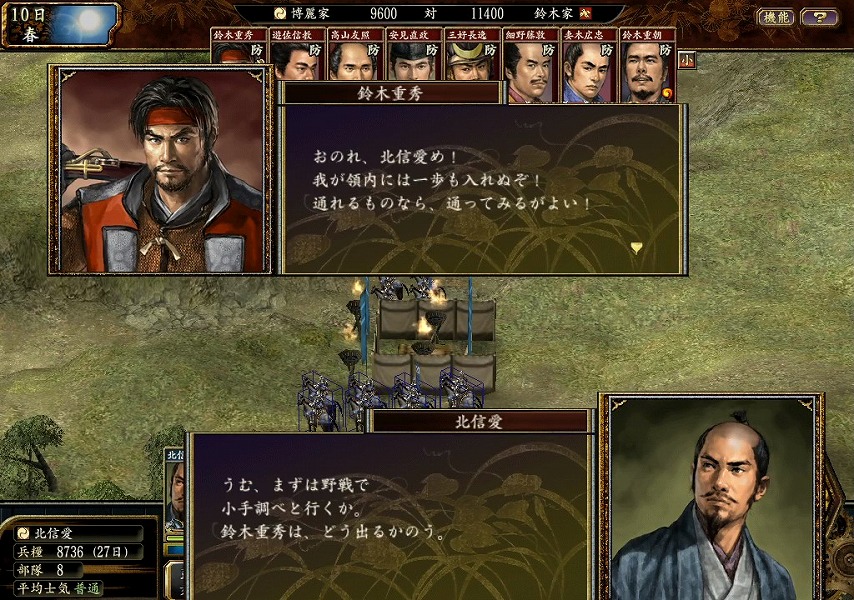The image size is (854, 600).
Task: Advance dialogue with the yellow arrow indicator
Action: click(636, 247)
